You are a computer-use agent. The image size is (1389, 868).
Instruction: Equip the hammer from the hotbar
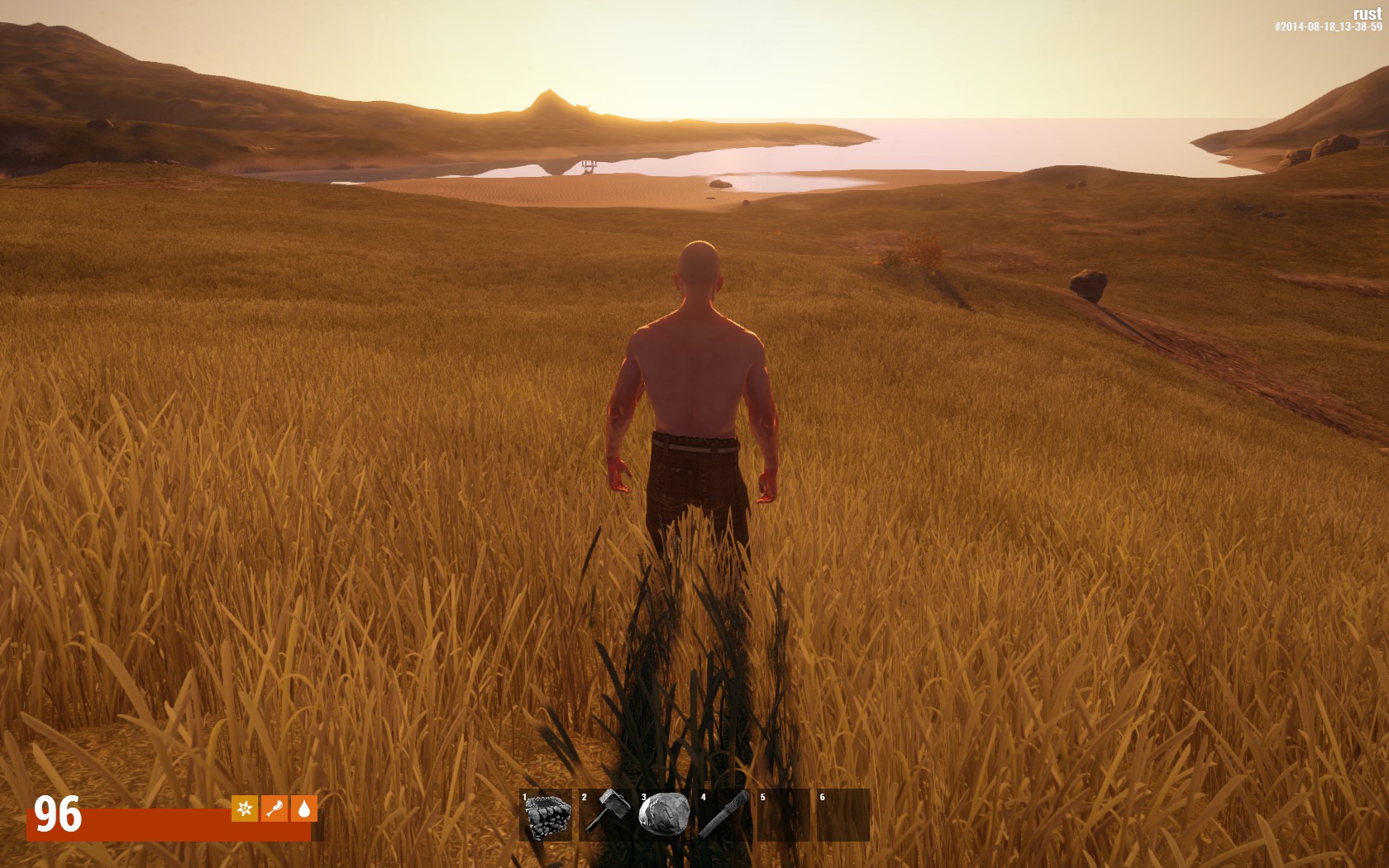click(x=606, y=815)
